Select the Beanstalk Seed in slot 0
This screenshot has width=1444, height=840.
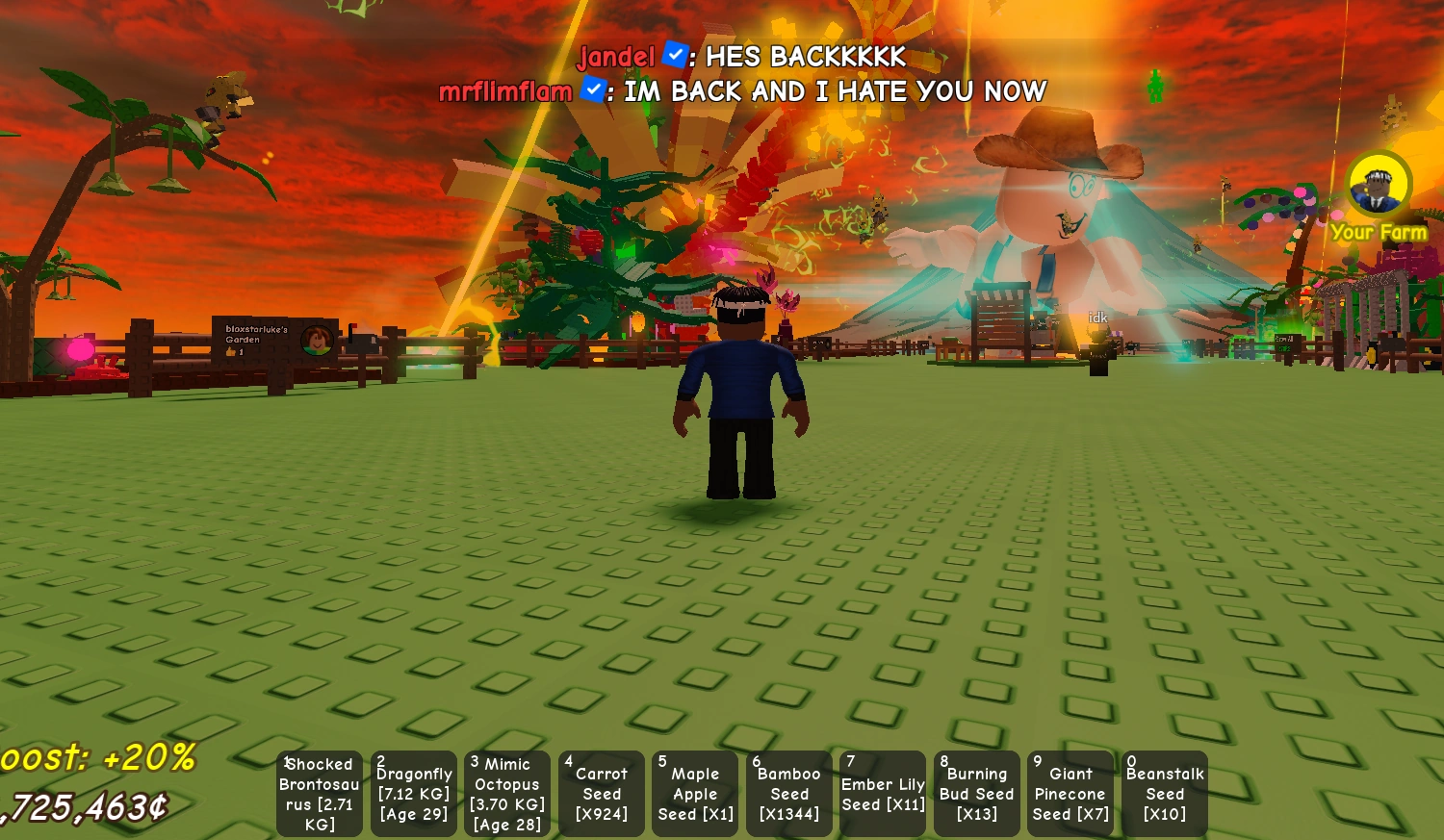tap(1164, 793)
